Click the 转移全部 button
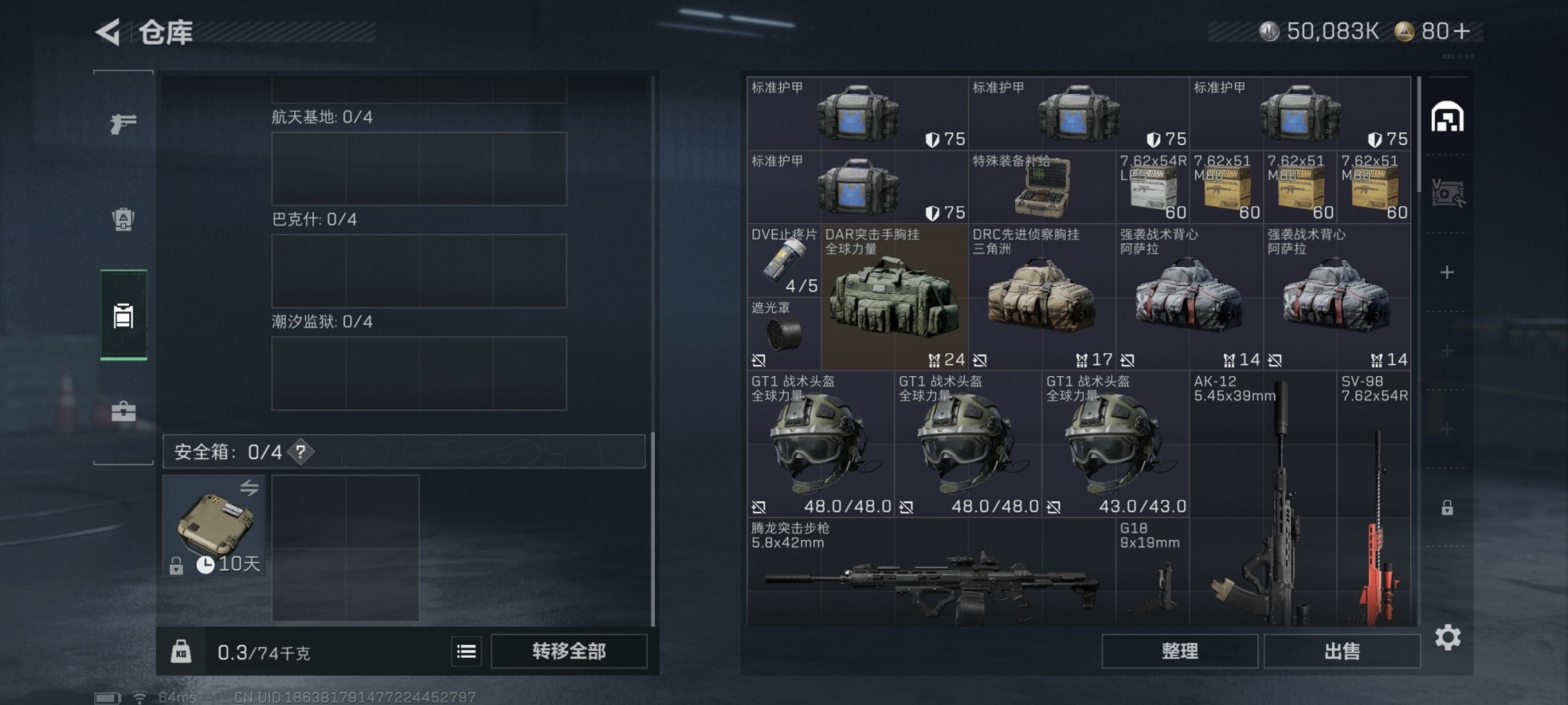The height and width of the screenshot is (705, 1568). (568, 651)
